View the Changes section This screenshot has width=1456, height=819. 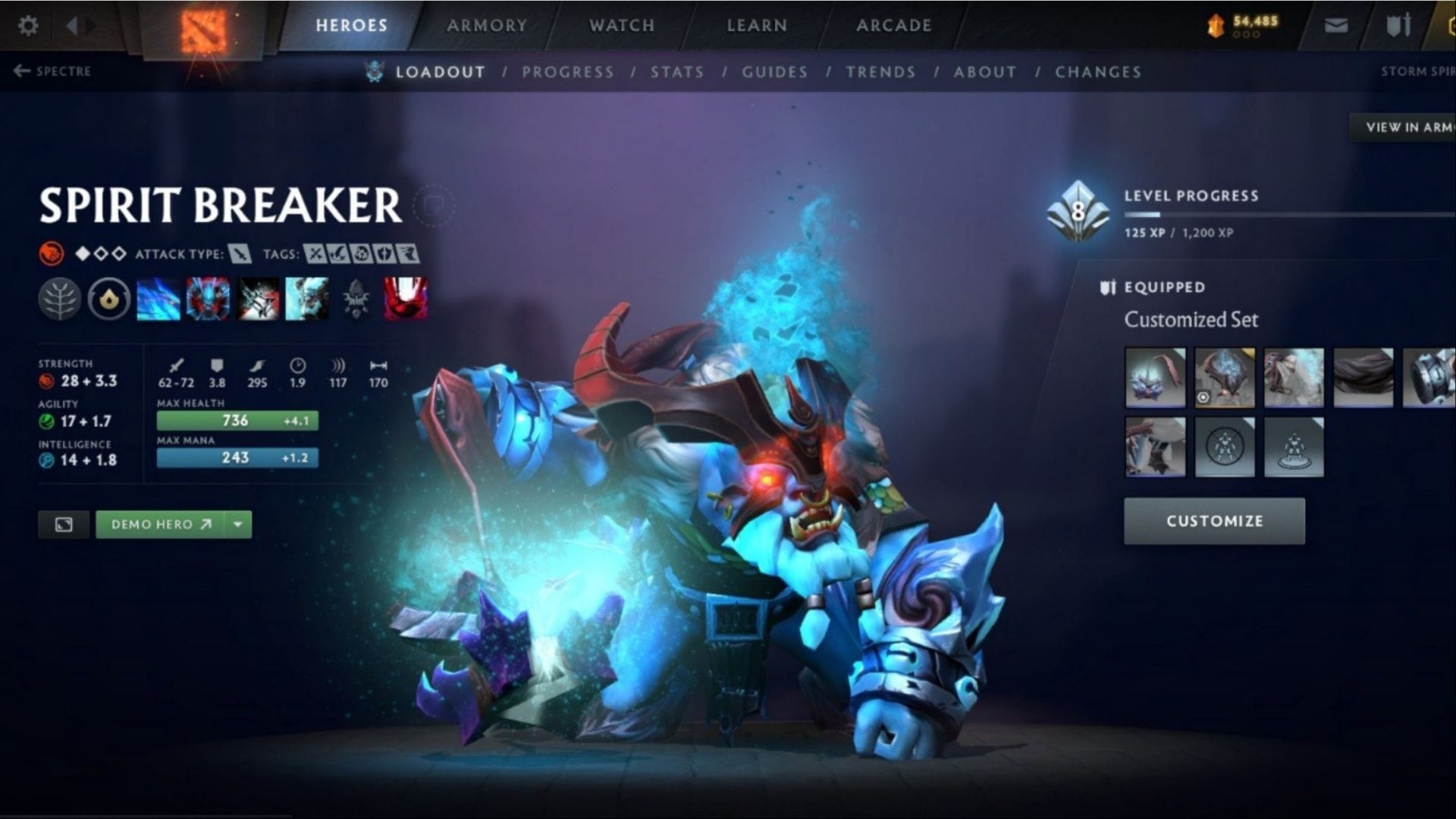pos(1097,72)
